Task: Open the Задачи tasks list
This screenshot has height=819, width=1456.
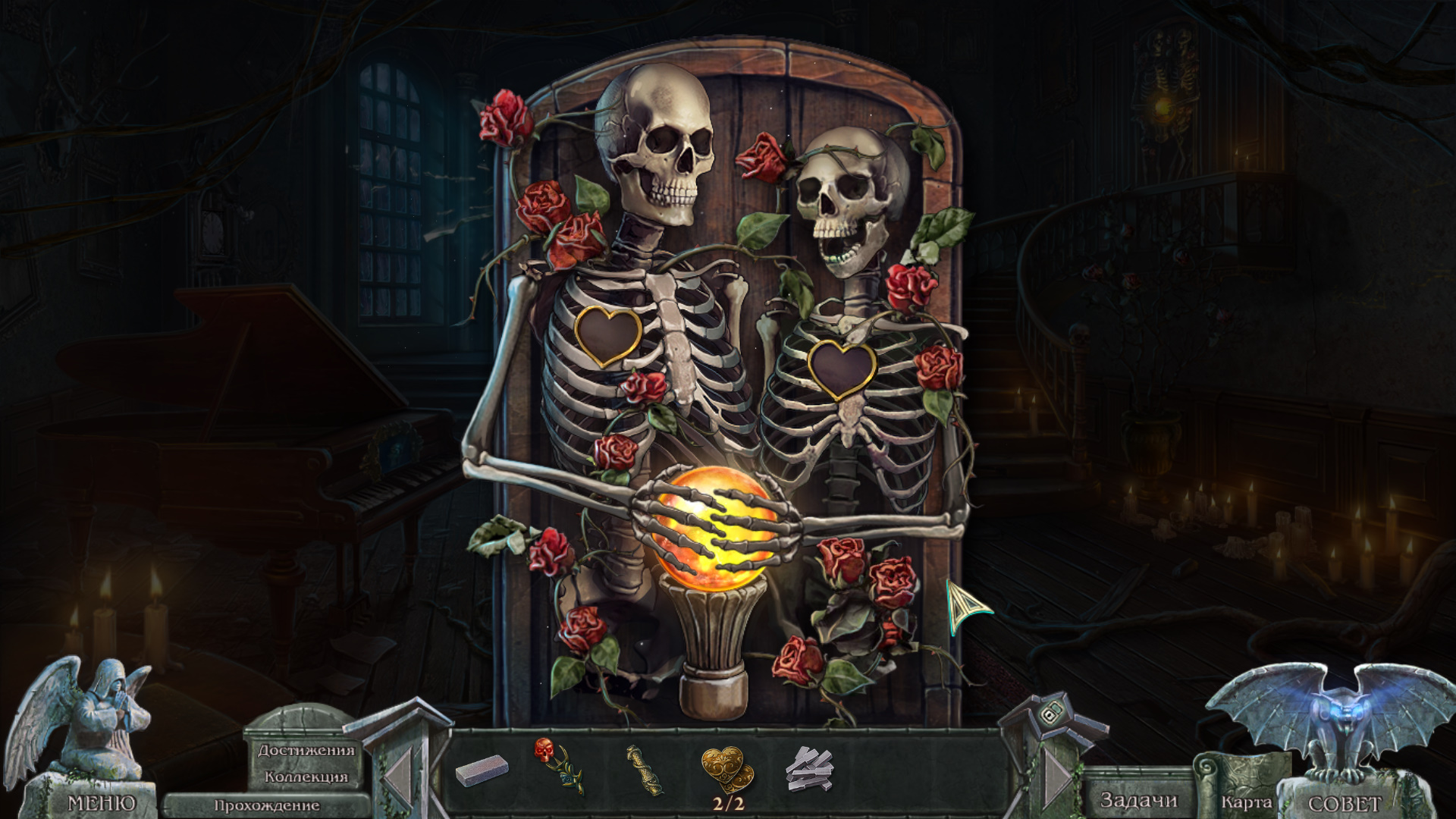Action: click(x=1138, y=799)
